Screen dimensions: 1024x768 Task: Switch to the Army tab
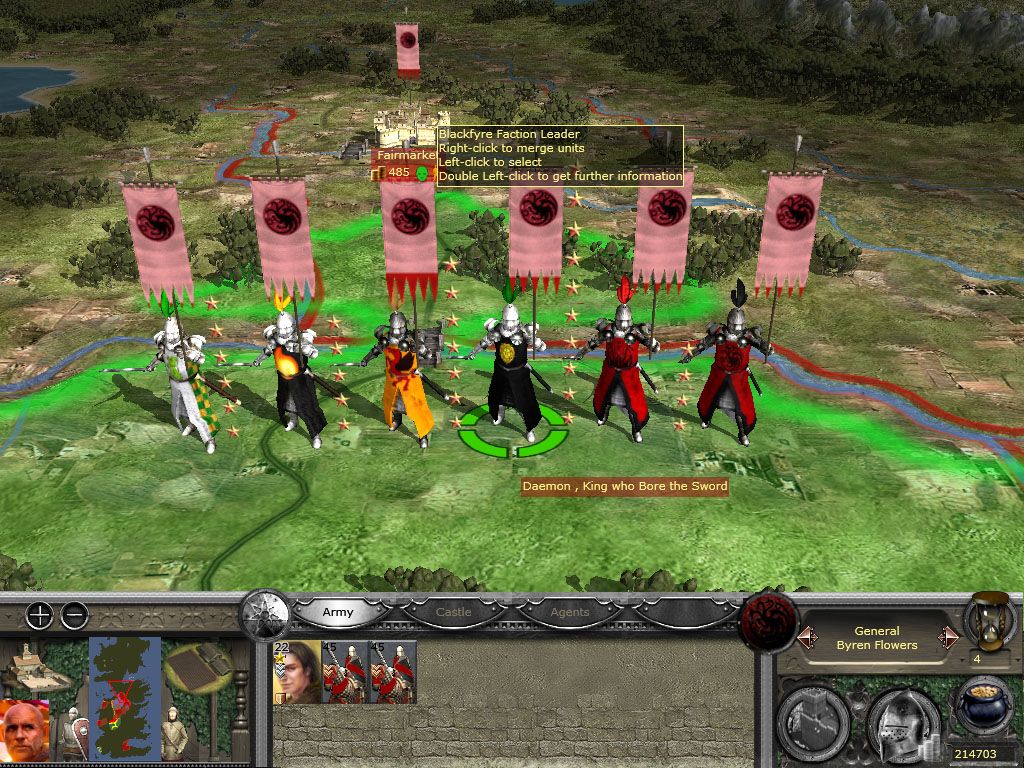click(x=337, y=612)
